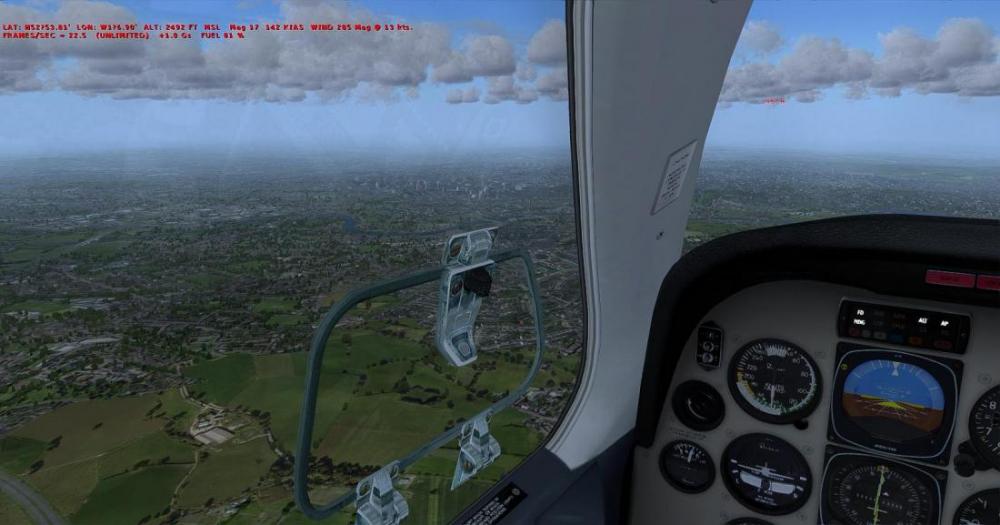The height and width of the screenshot is (525, 1000).
Task: Toggle the small switch left of airspeed gauge
Action: pyautogui.click(x=709, y=345)
